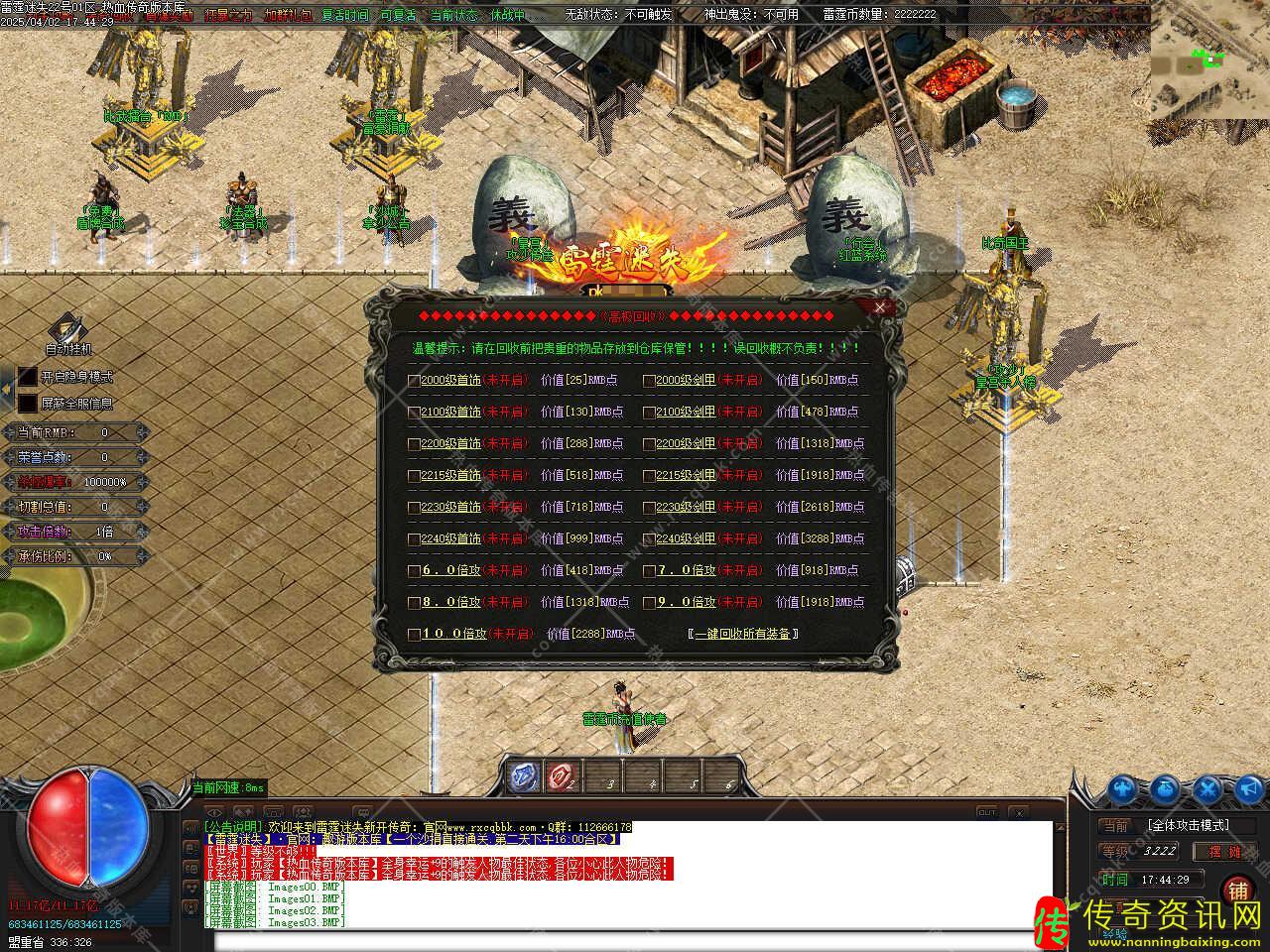Close the 高极回收 recycle window
1270x952 pixels.
pos(879,307)
